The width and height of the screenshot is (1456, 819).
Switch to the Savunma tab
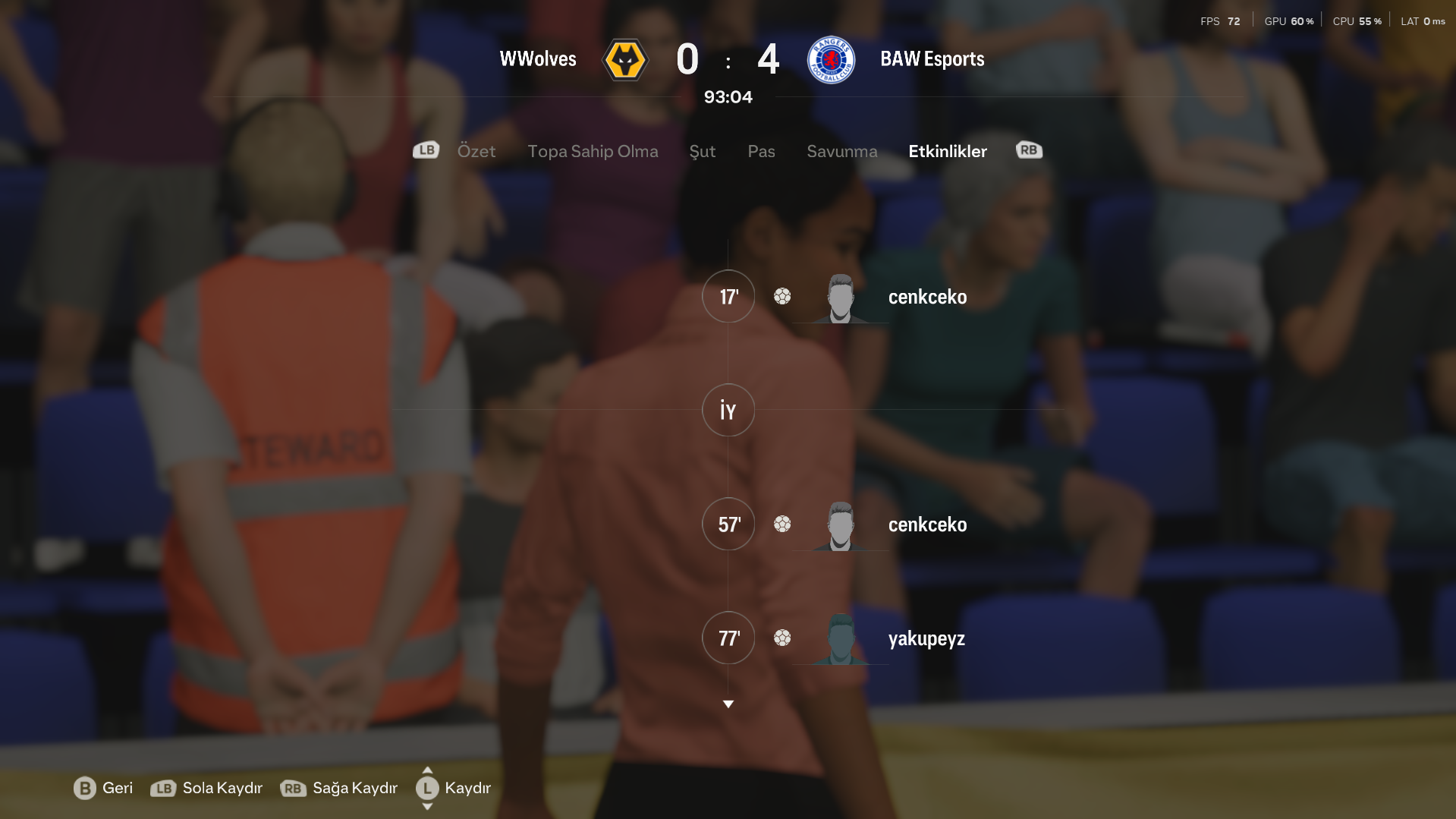(x=841, y=151)
